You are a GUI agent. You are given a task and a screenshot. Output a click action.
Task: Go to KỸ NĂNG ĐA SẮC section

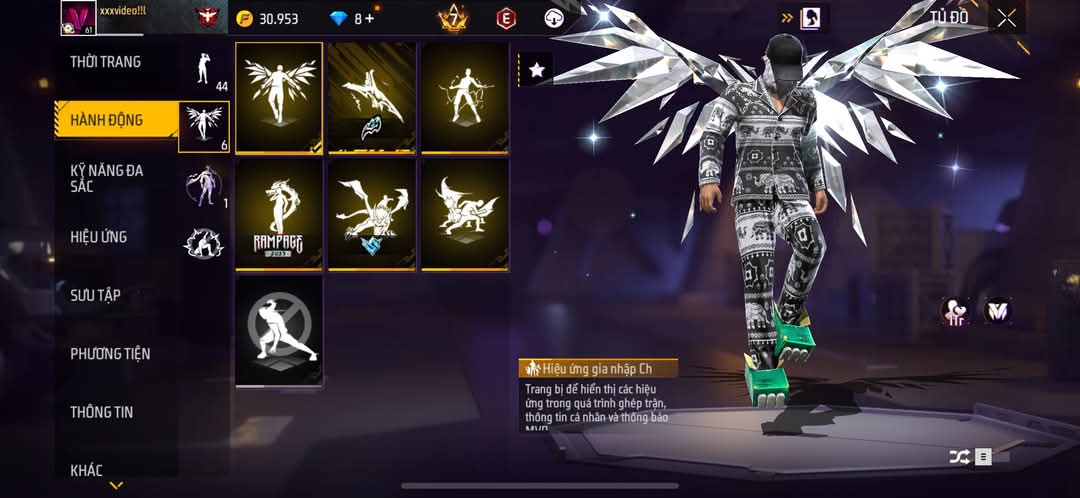(106, 178)
